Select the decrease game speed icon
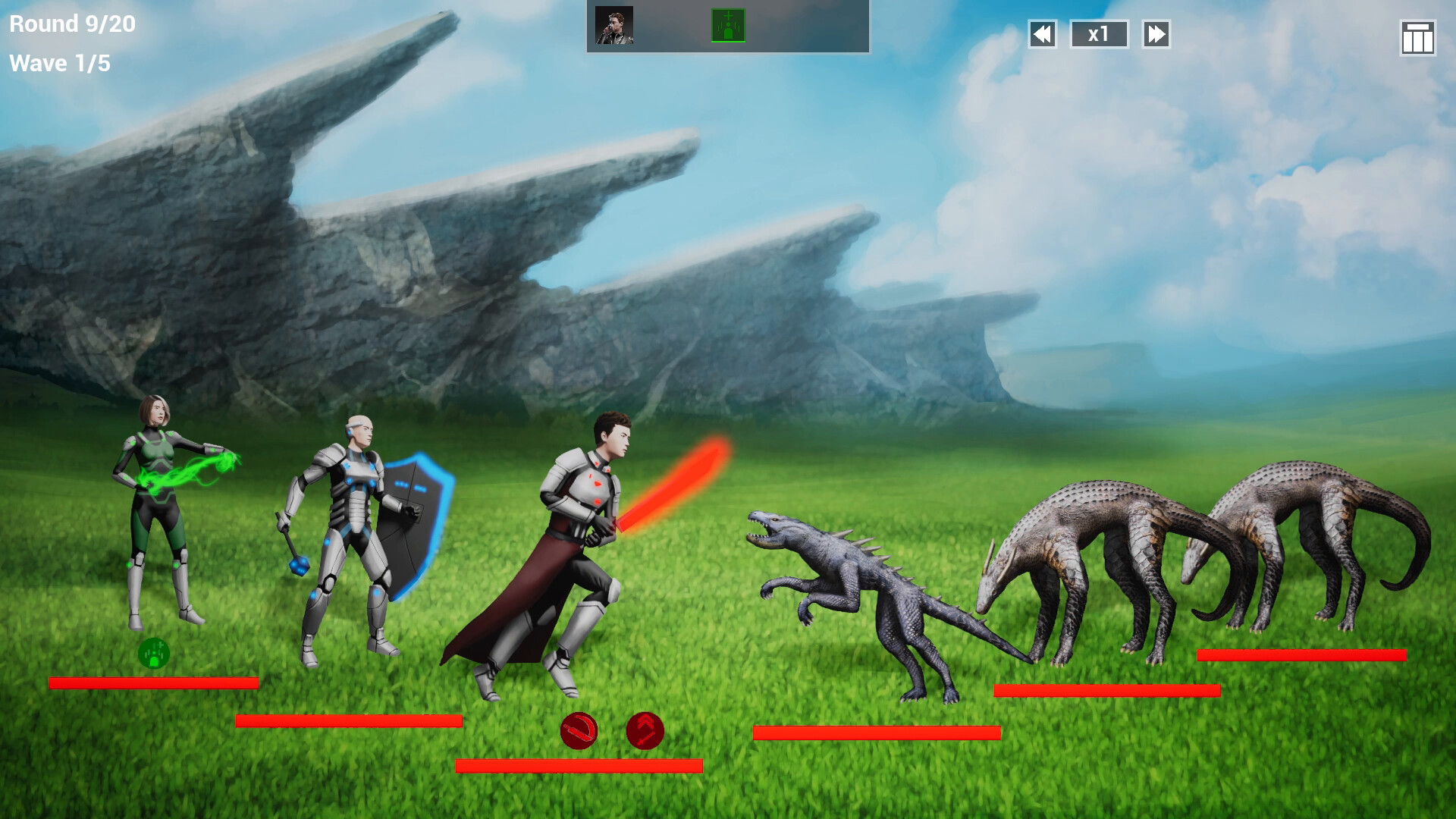This screenshot has width=1456, height=819. 1043,34
